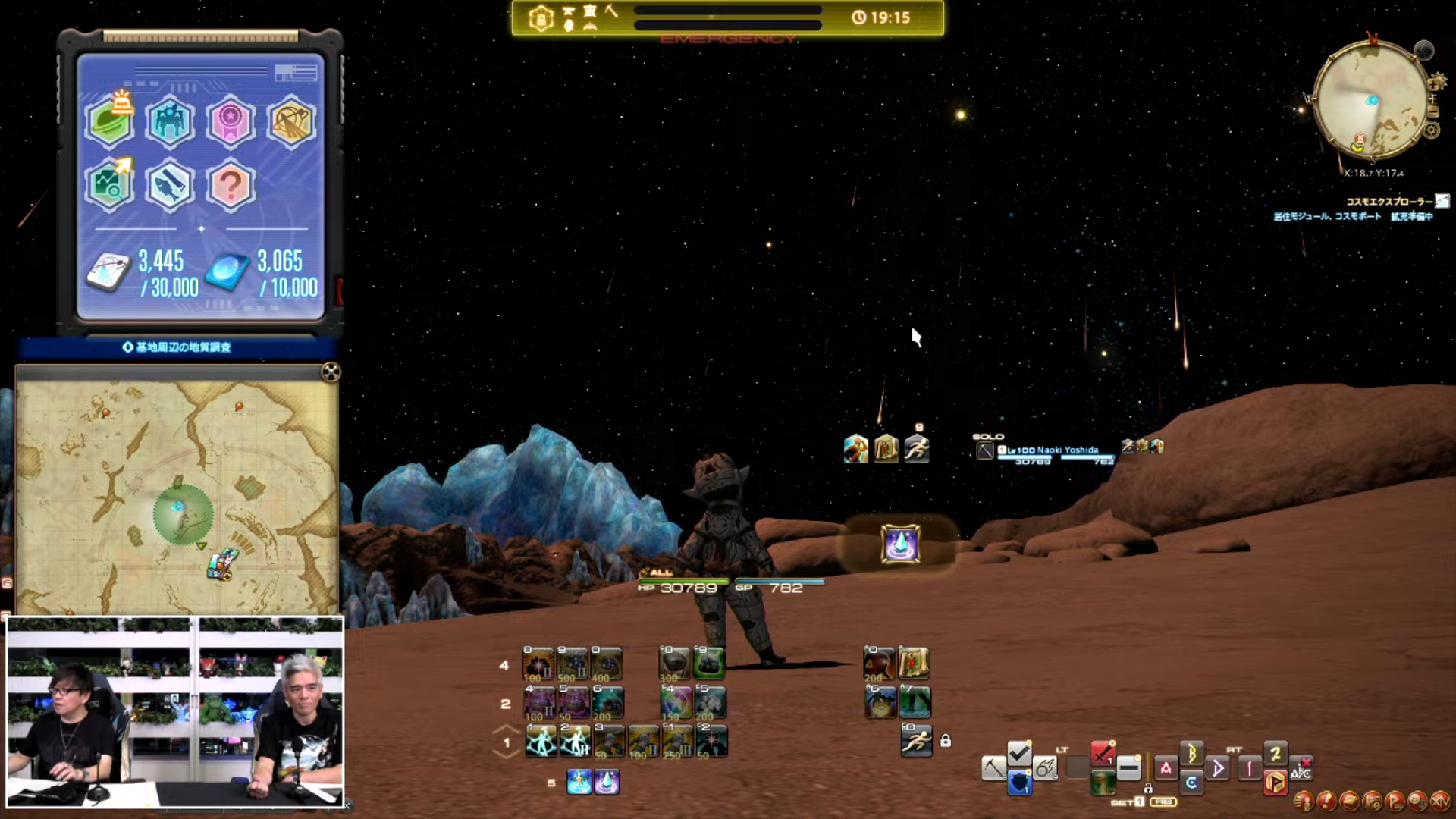Use the treasure map scroll action
This screenshot has height=819, width=1456.
tap(913, 664)
